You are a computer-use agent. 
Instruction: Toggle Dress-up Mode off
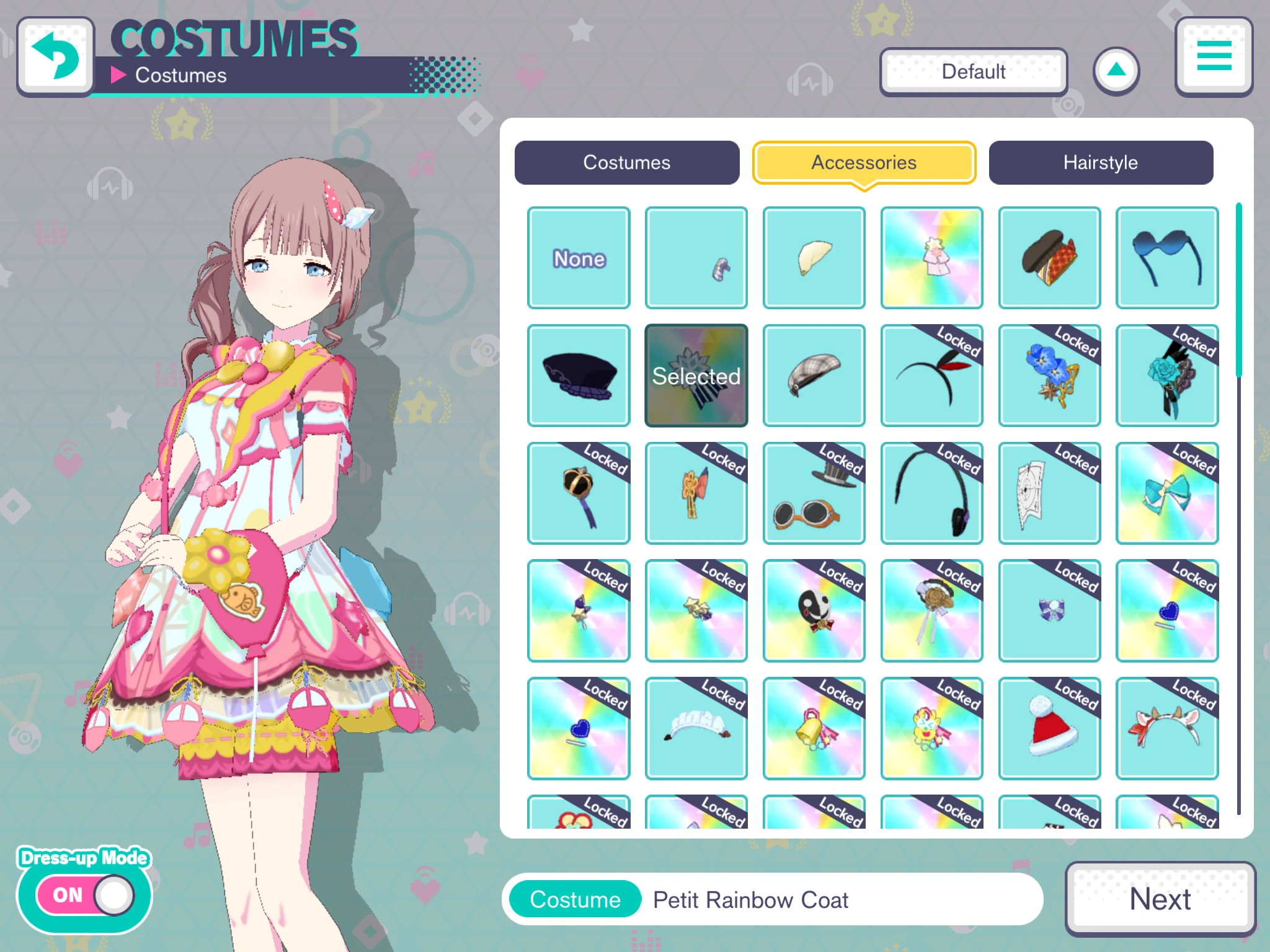click(85, 894)
